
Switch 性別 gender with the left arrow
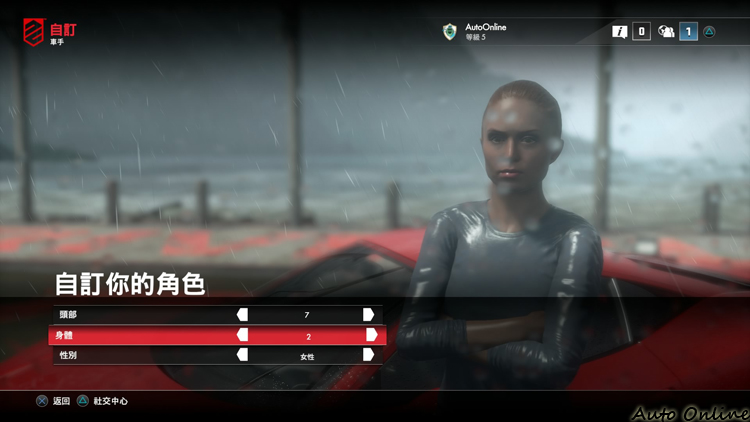pos(242,355)
